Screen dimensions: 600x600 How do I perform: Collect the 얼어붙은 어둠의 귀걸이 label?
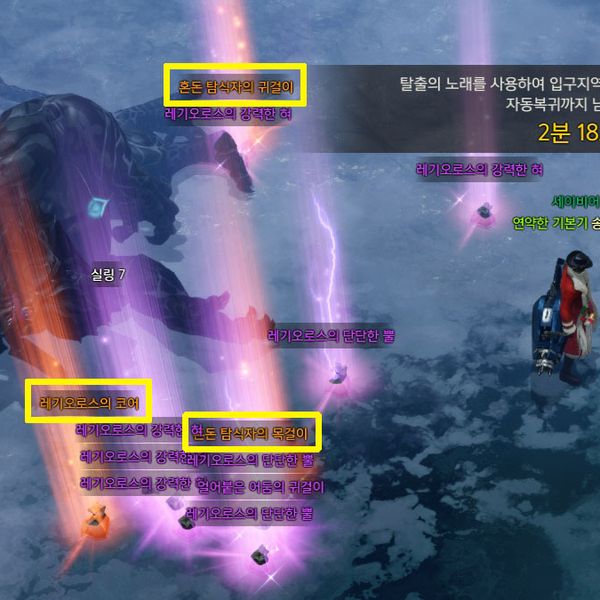tap(260, 487)
